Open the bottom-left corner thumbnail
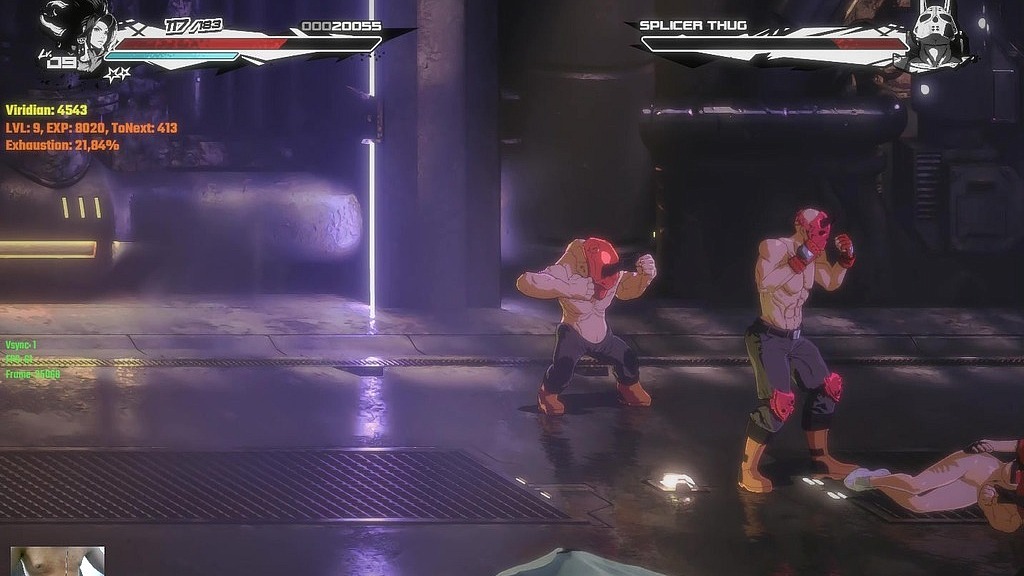1024x576 pixels. point(57,561)
